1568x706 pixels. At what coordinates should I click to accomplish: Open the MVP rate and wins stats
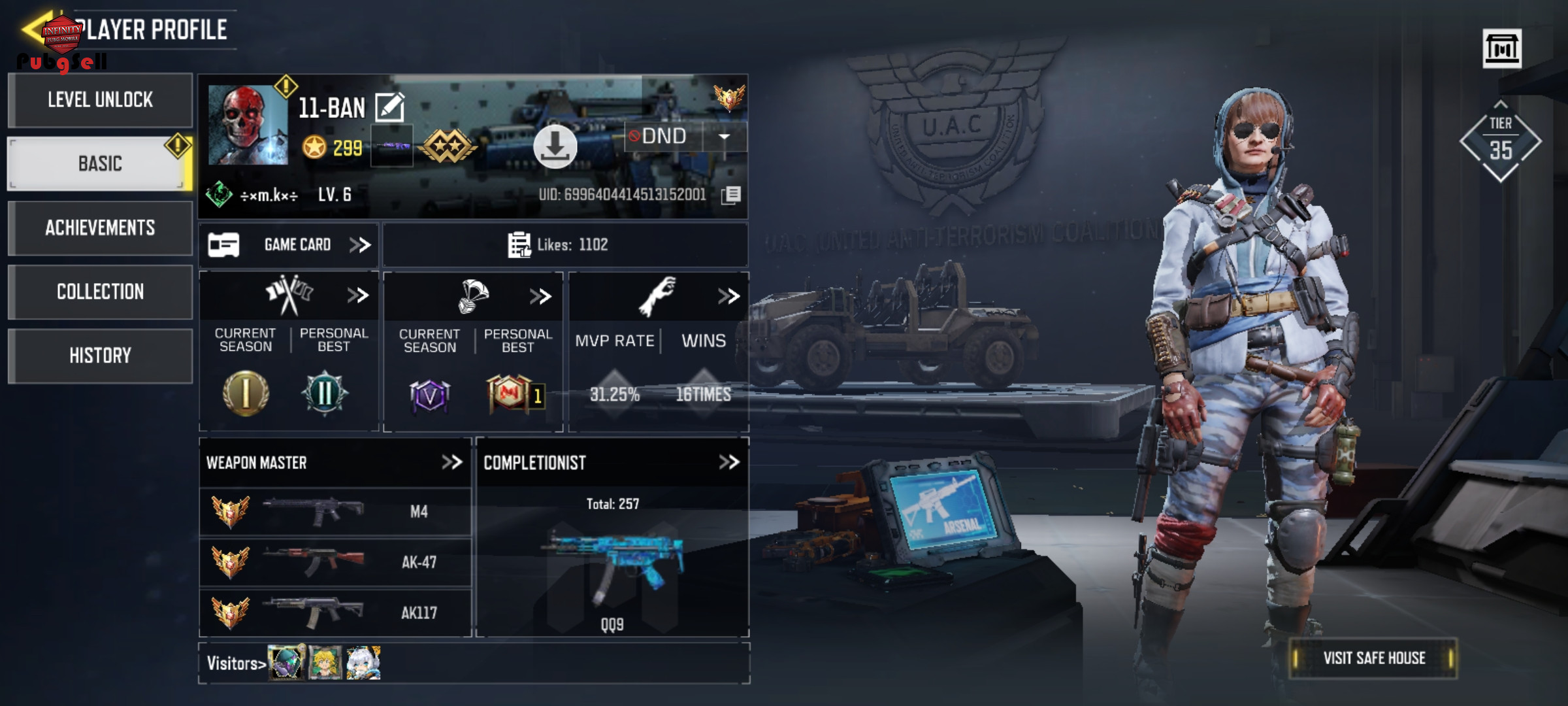coord(728,296)
